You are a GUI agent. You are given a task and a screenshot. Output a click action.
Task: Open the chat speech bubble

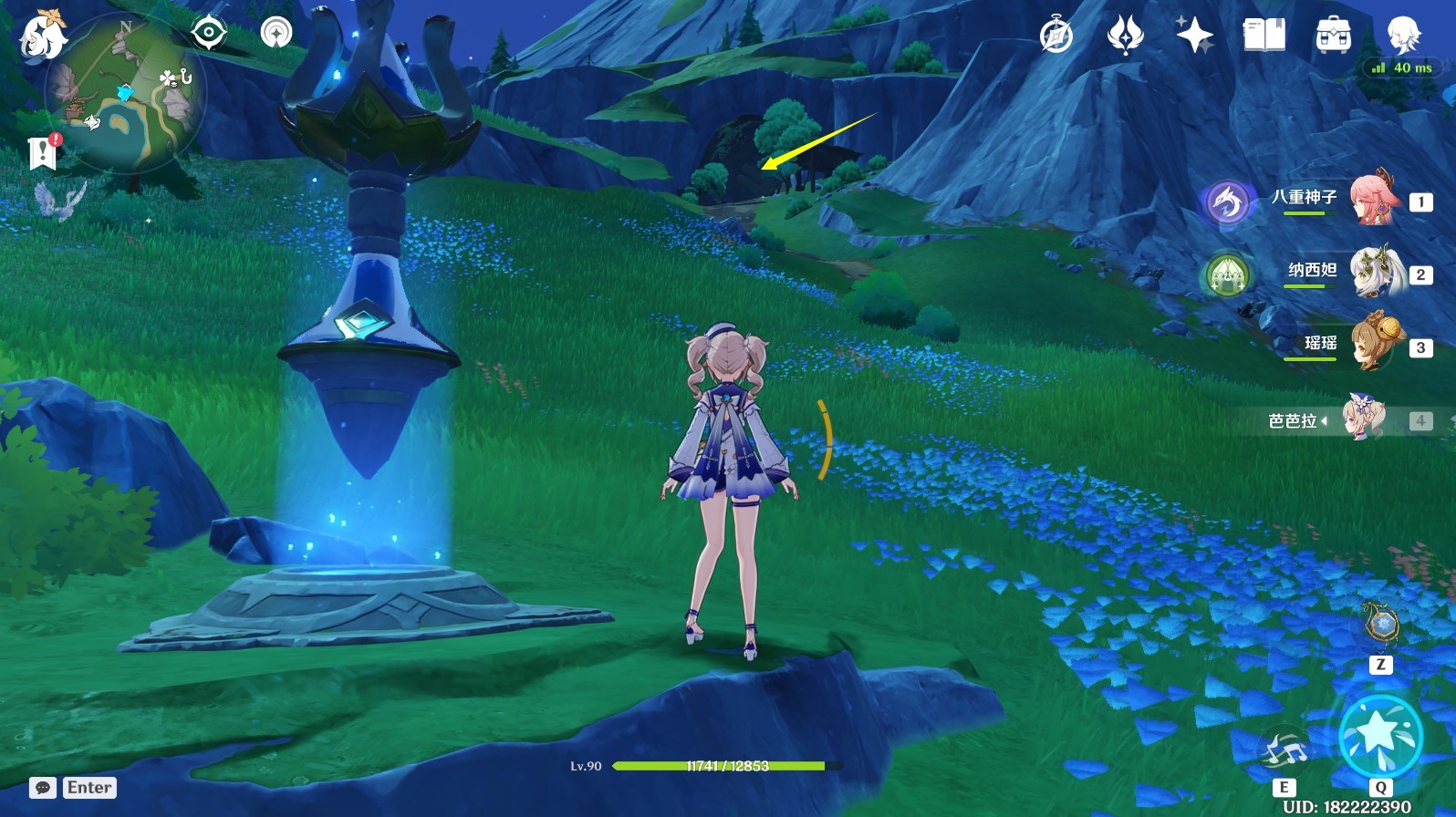tap(42, 788)
